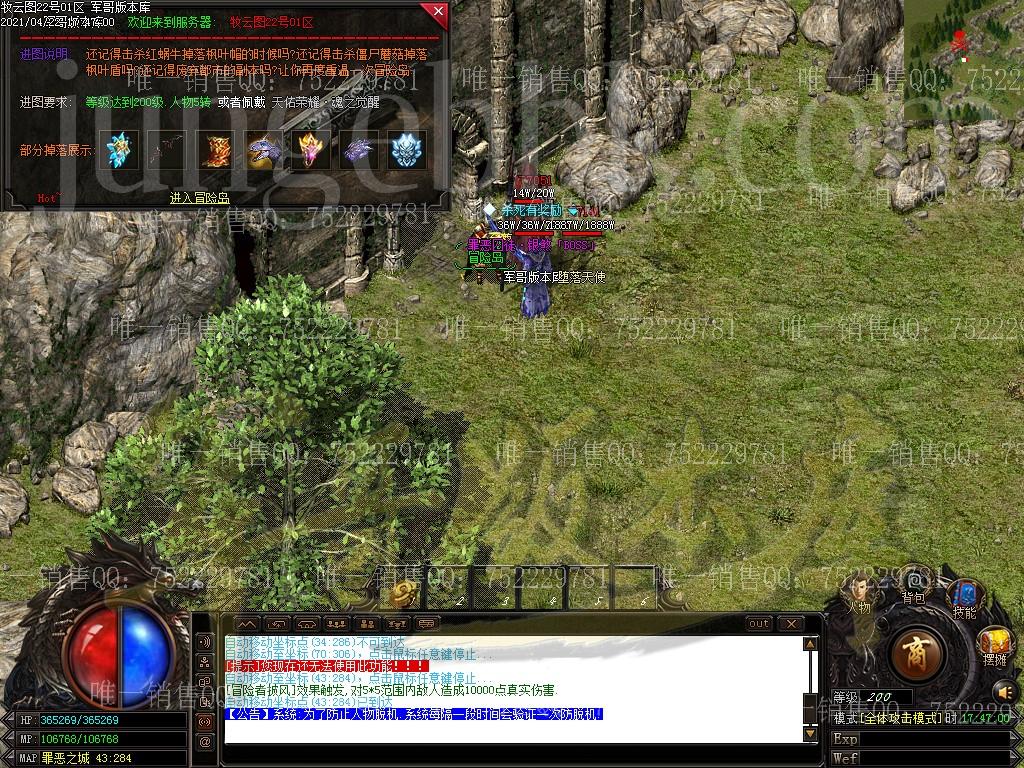Viewport: 1024px width, 768px height.
Task: Toggle the sound speaker icon
Action: [1004, 691]
